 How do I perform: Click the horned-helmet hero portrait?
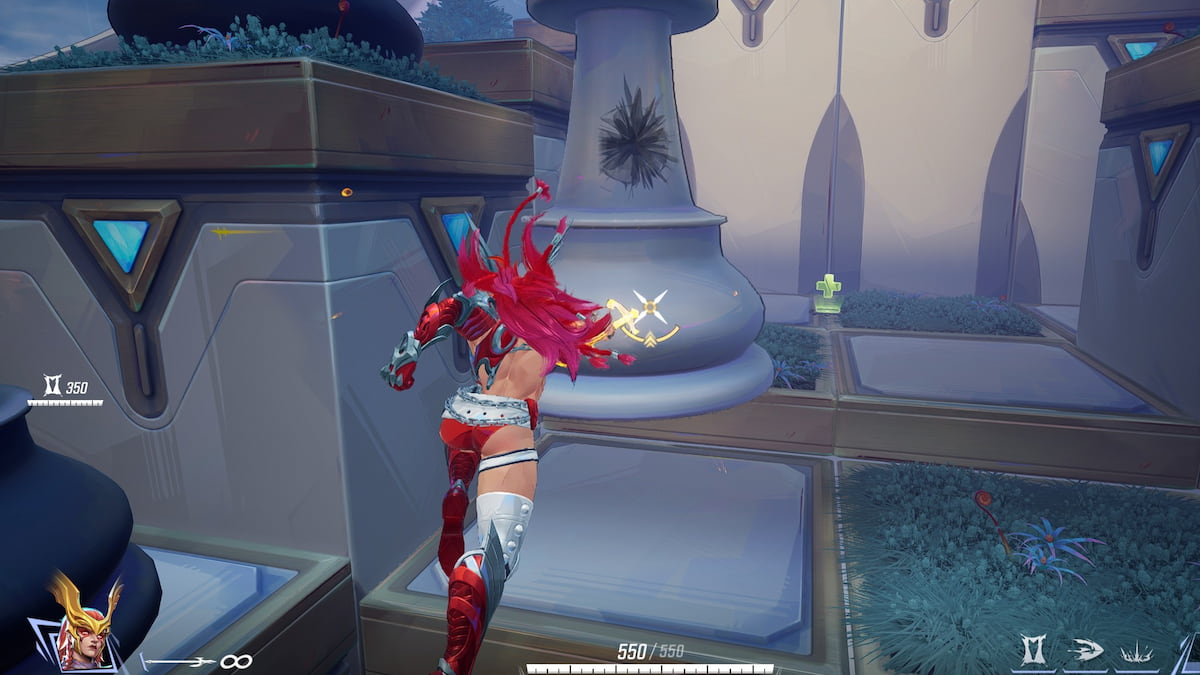(84, 622)
